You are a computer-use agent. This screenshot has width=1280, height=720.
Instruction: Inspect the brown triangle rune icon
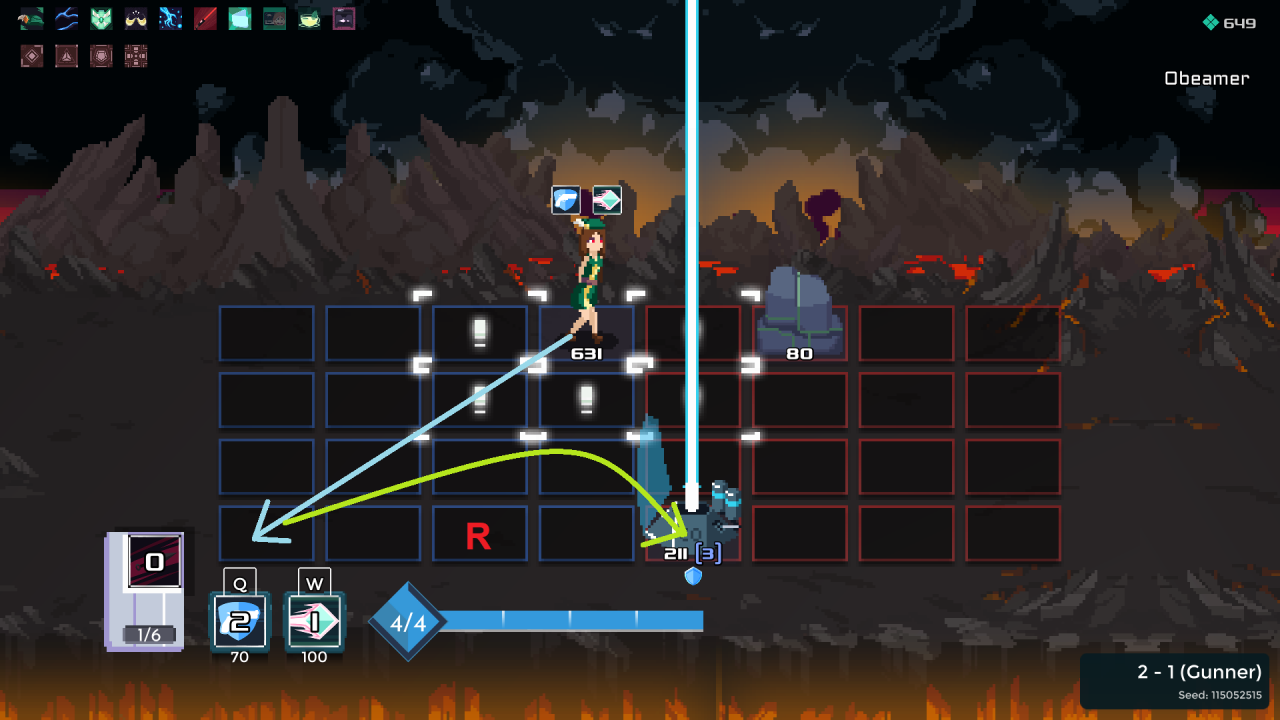click(x=67, y=56)
